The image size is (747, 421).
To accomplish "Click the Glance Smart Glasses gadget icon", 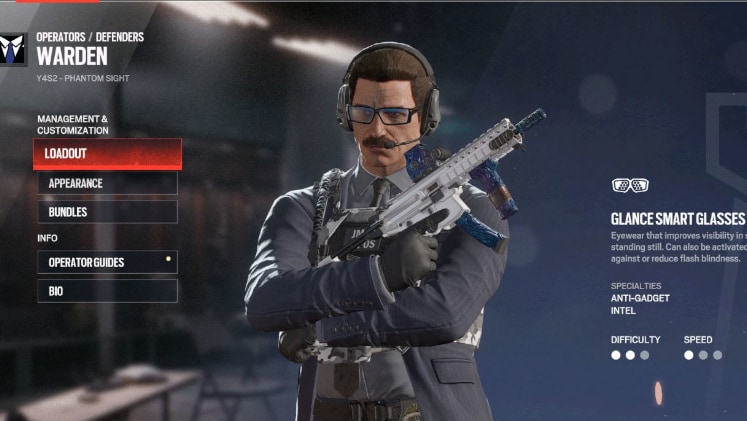I will click(630, 185).
